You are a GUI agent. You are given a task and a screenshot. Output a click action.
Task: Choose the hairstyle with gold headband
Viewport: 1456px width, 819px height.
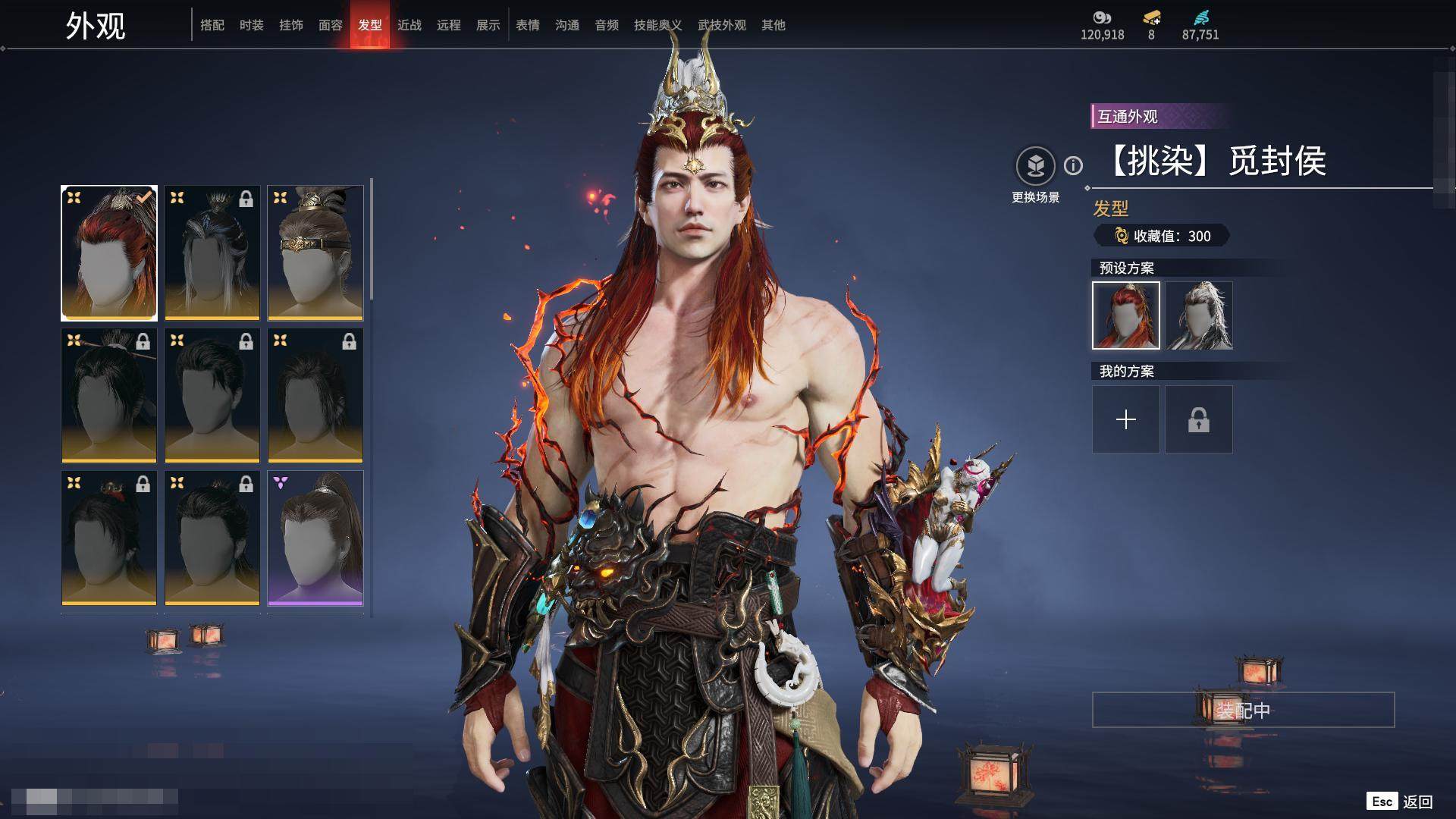(315, 253)
